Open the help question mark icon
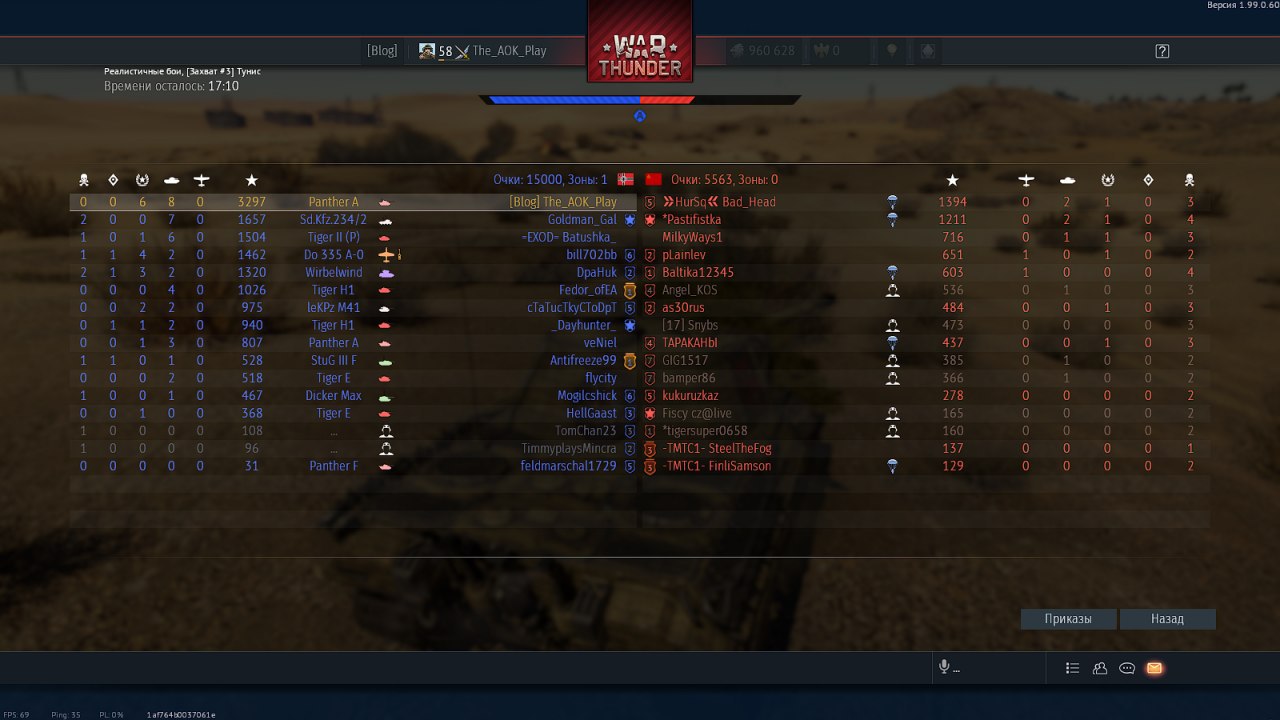Viewport: 1280px width, 720px height. (1162, 51)
